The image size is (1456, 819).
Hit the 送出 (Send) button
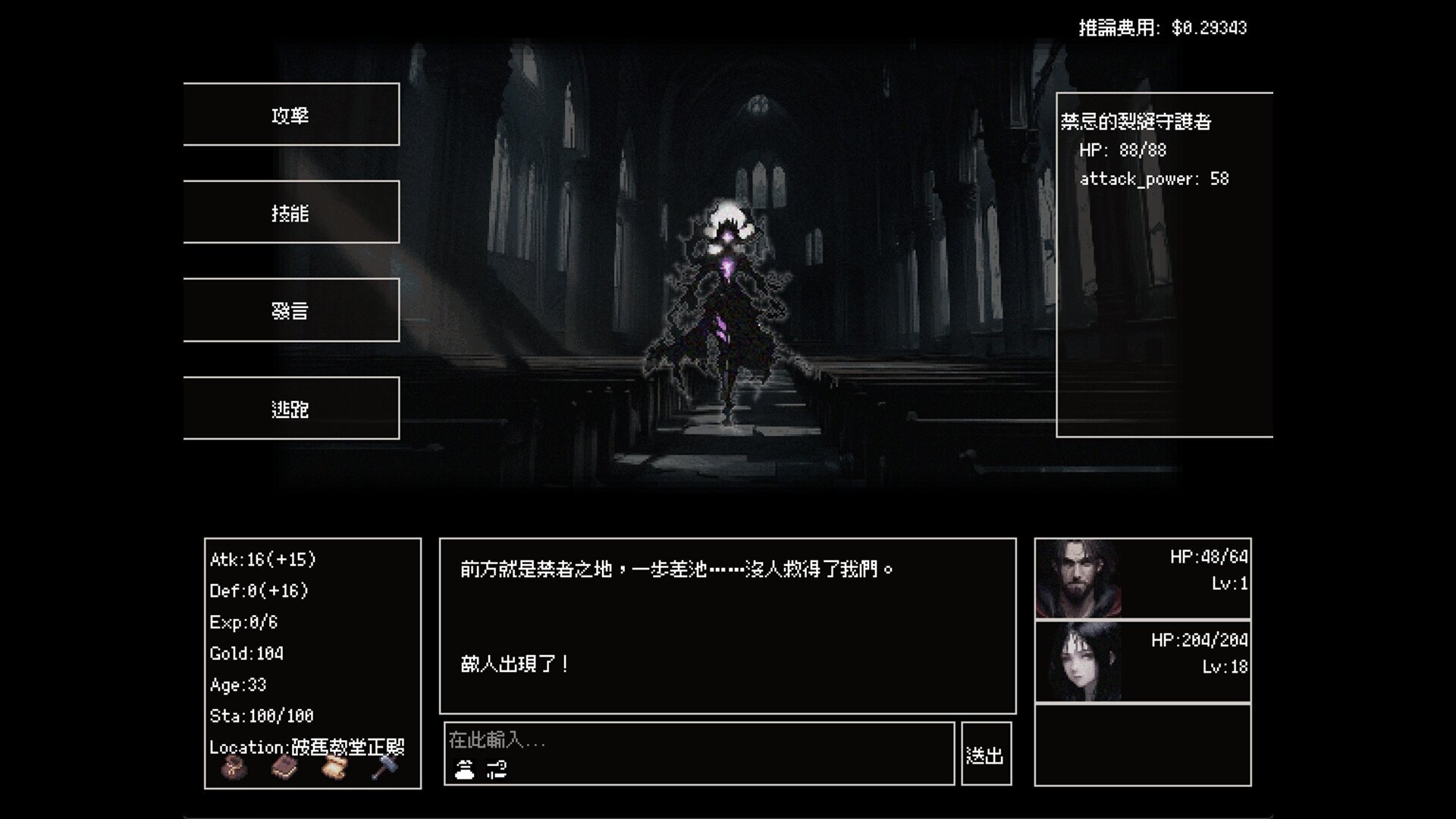[x=985, y=755]
